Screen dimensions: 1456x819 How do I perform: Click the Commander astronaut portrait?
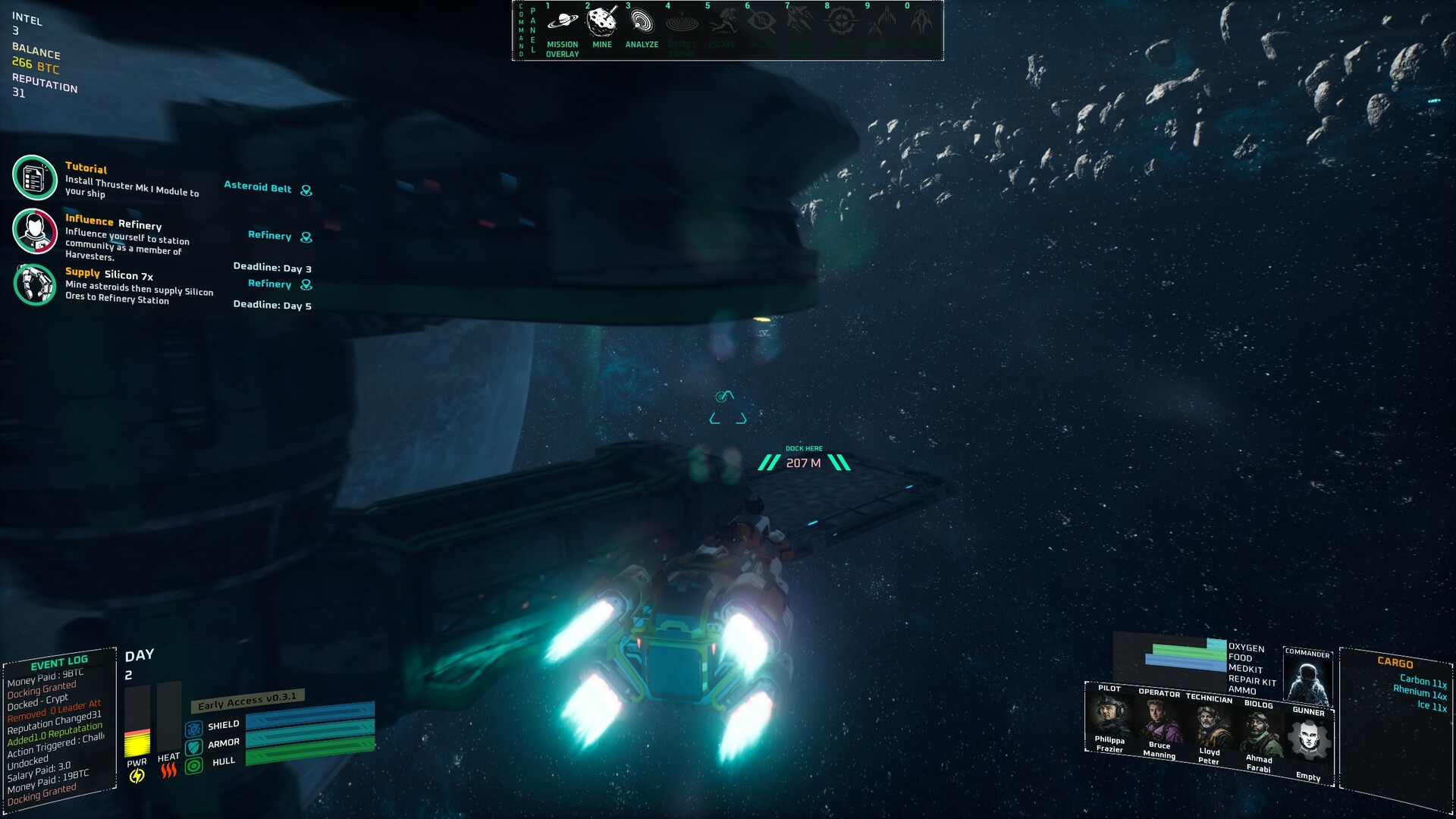pyautogui.click(x=1307, y=679)
